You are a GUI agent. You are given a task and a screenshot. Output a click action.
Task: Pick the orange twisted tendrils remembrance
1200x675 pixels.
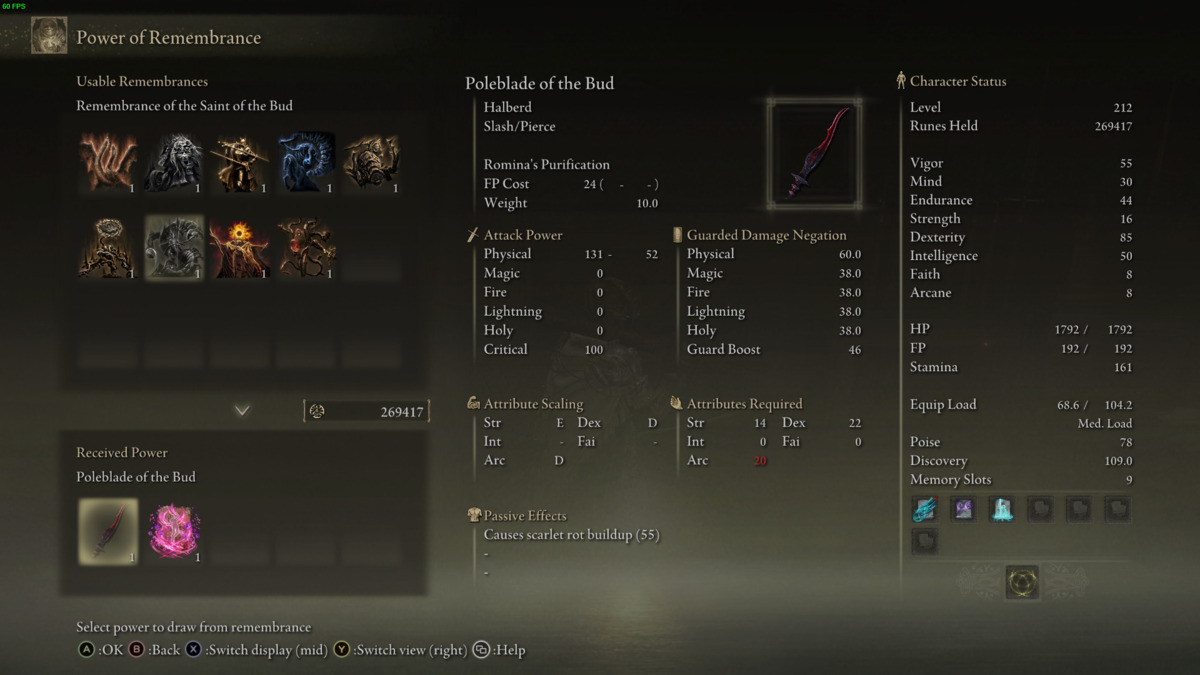pyautogui.click(x=108, y=161)
